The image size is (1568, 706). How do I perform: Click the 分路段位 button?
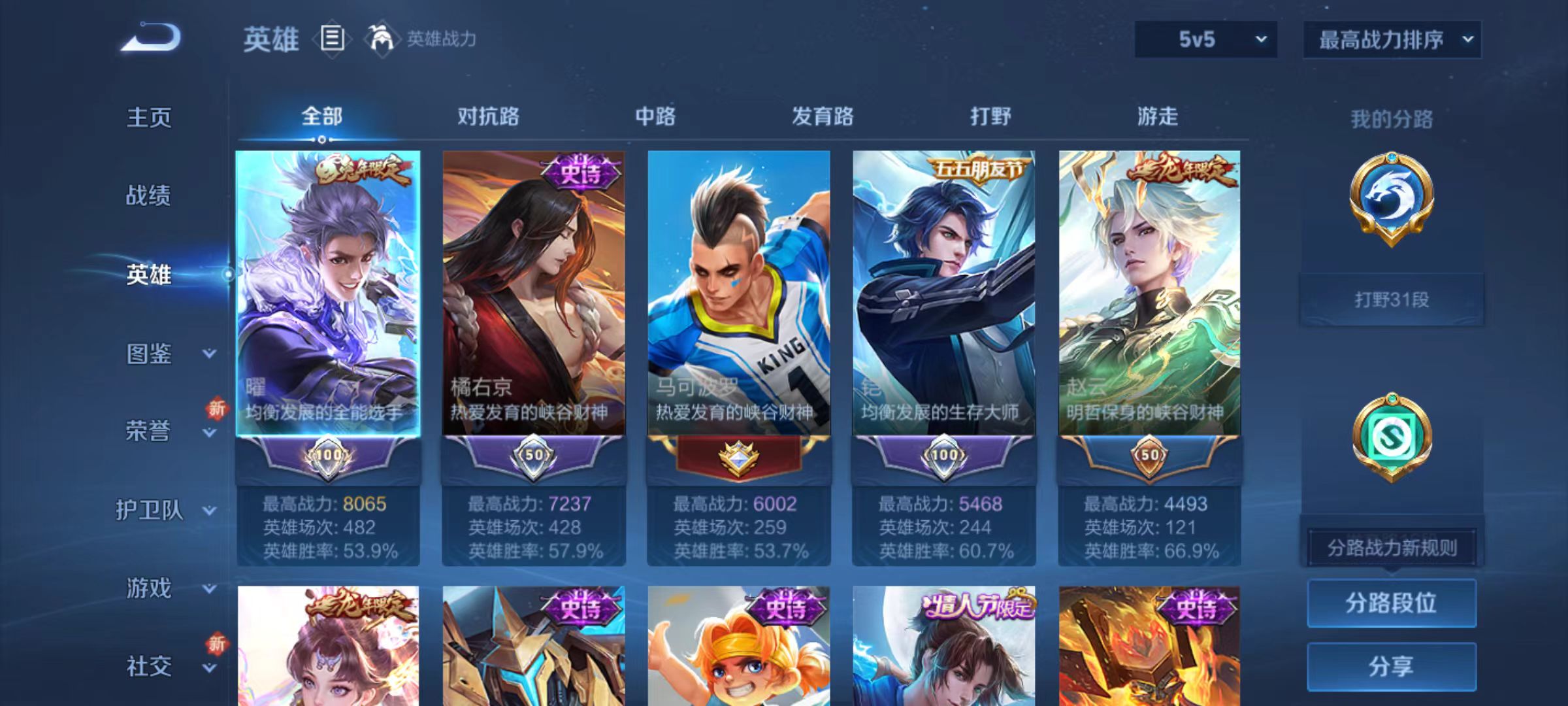coord(1392,603)
